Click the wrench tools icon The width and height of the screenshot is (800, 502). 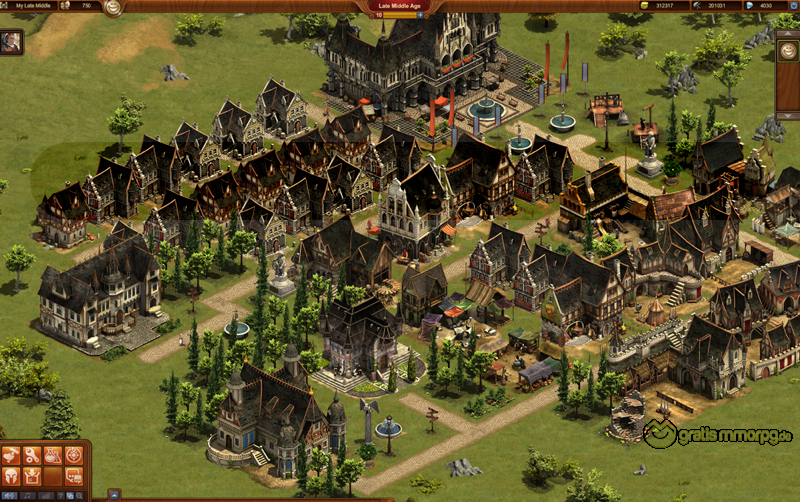coord(32,455)
